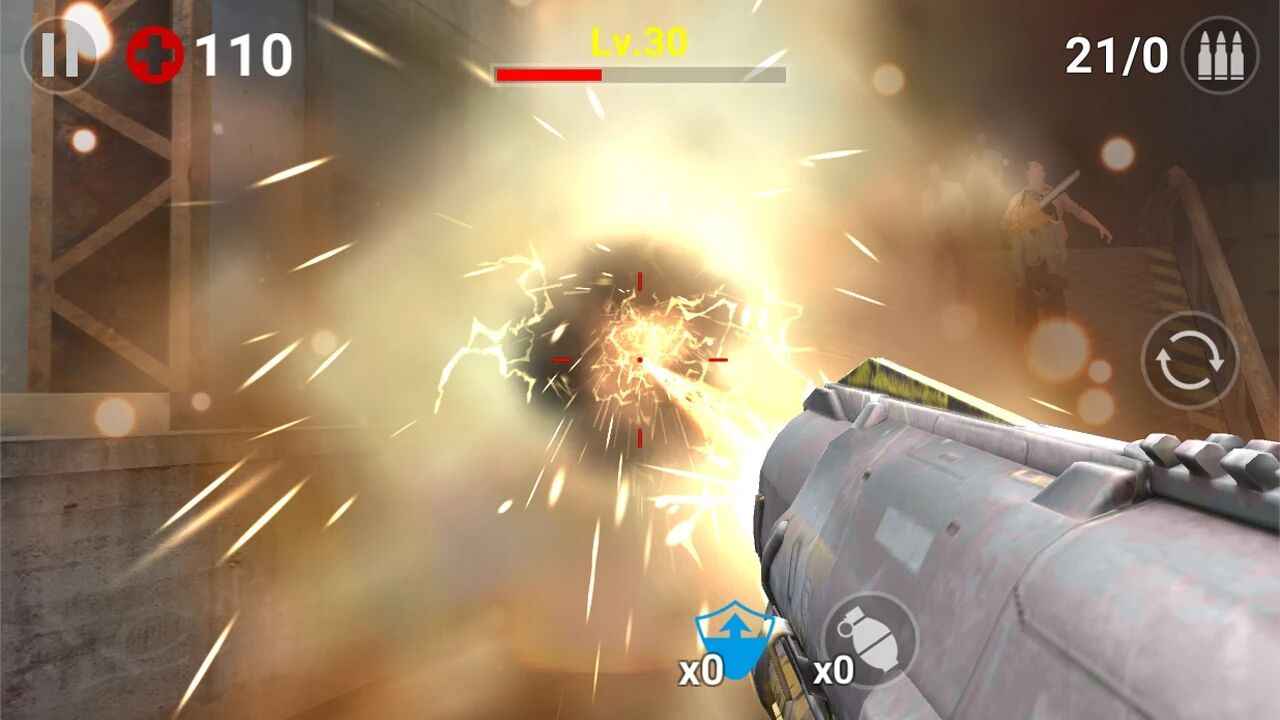Expand the ammo counter display
This screenshot has height=720, width=1280.
tap(1116, 55)
